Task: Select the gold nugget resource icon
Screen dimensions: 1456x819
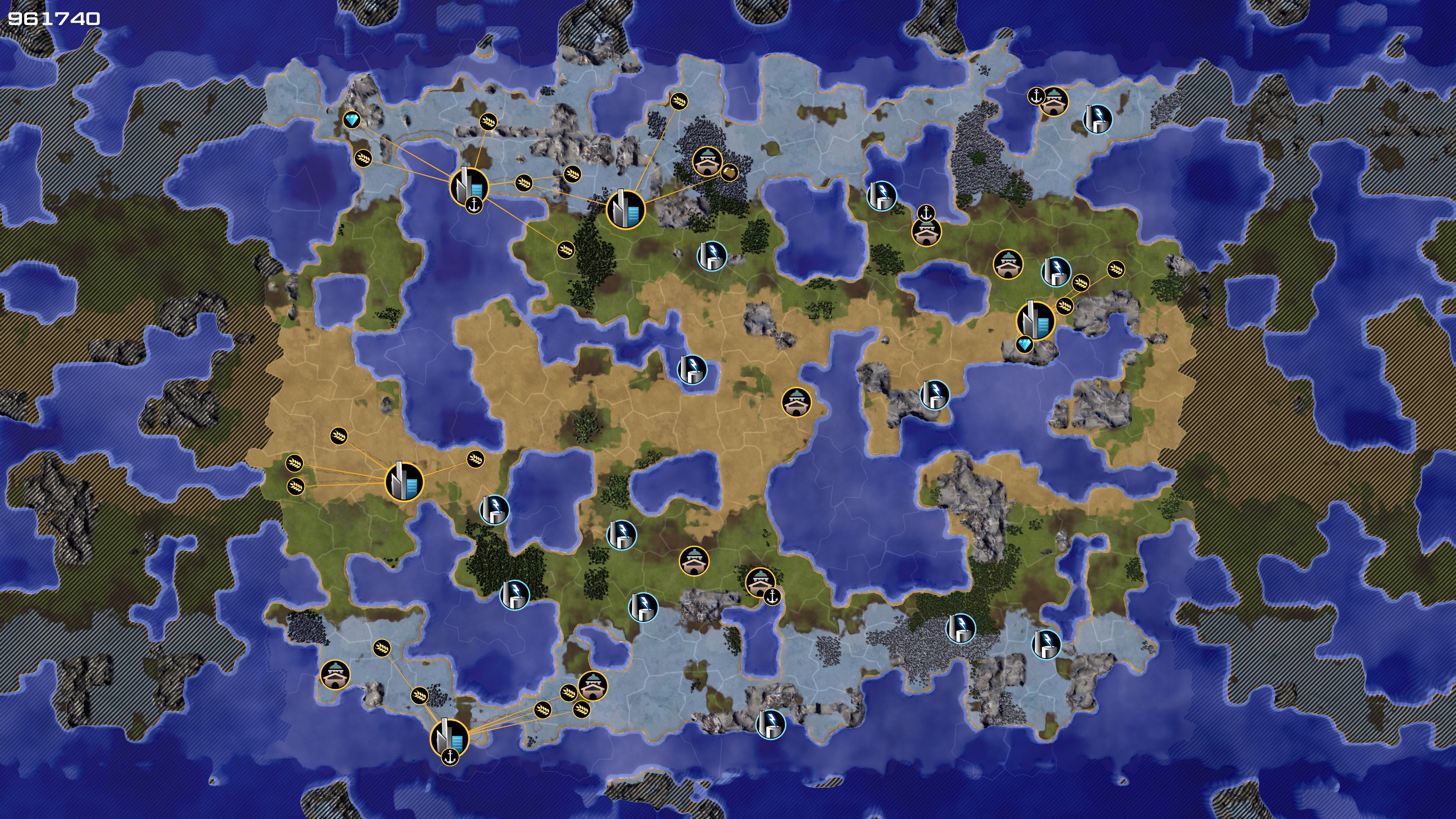Action: pyautogui.click(x=729, y=172)
